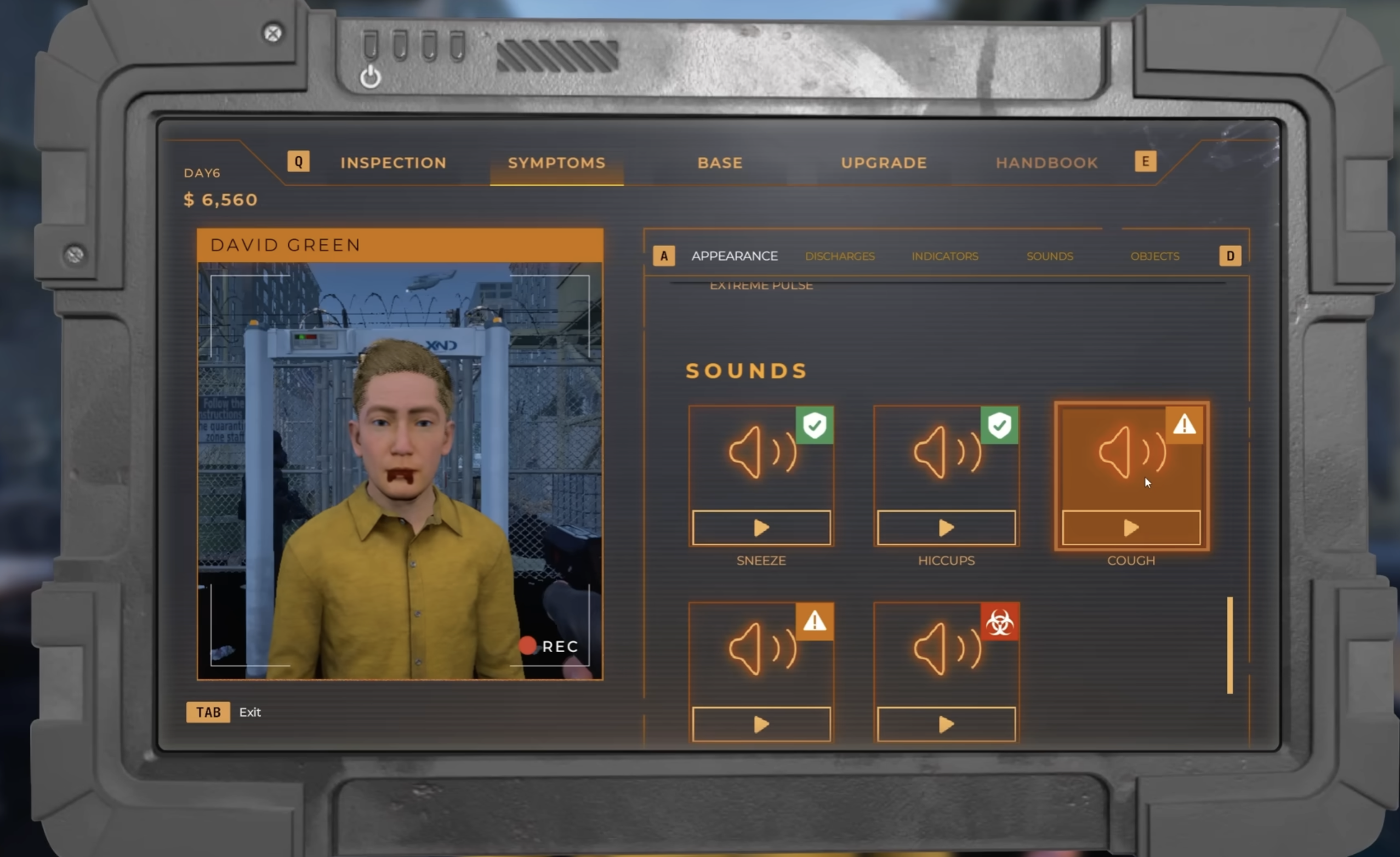Viewport: 1400px width, 857px height.
Task: Click the warning icon on the Cough sound
Action: [x=1185, y=426]
